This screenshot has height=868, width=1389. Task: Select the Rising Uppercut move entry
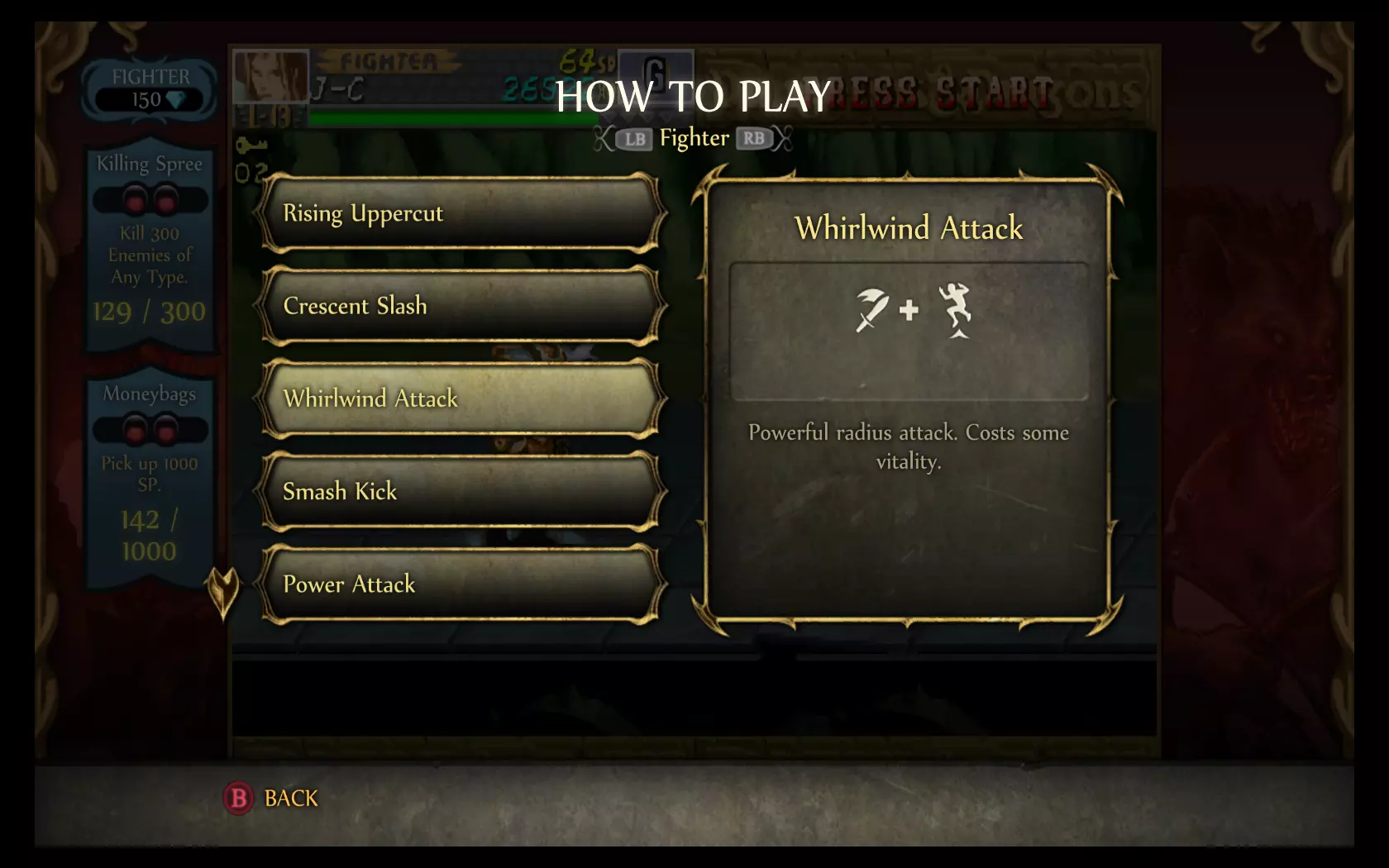click(461, 213)
